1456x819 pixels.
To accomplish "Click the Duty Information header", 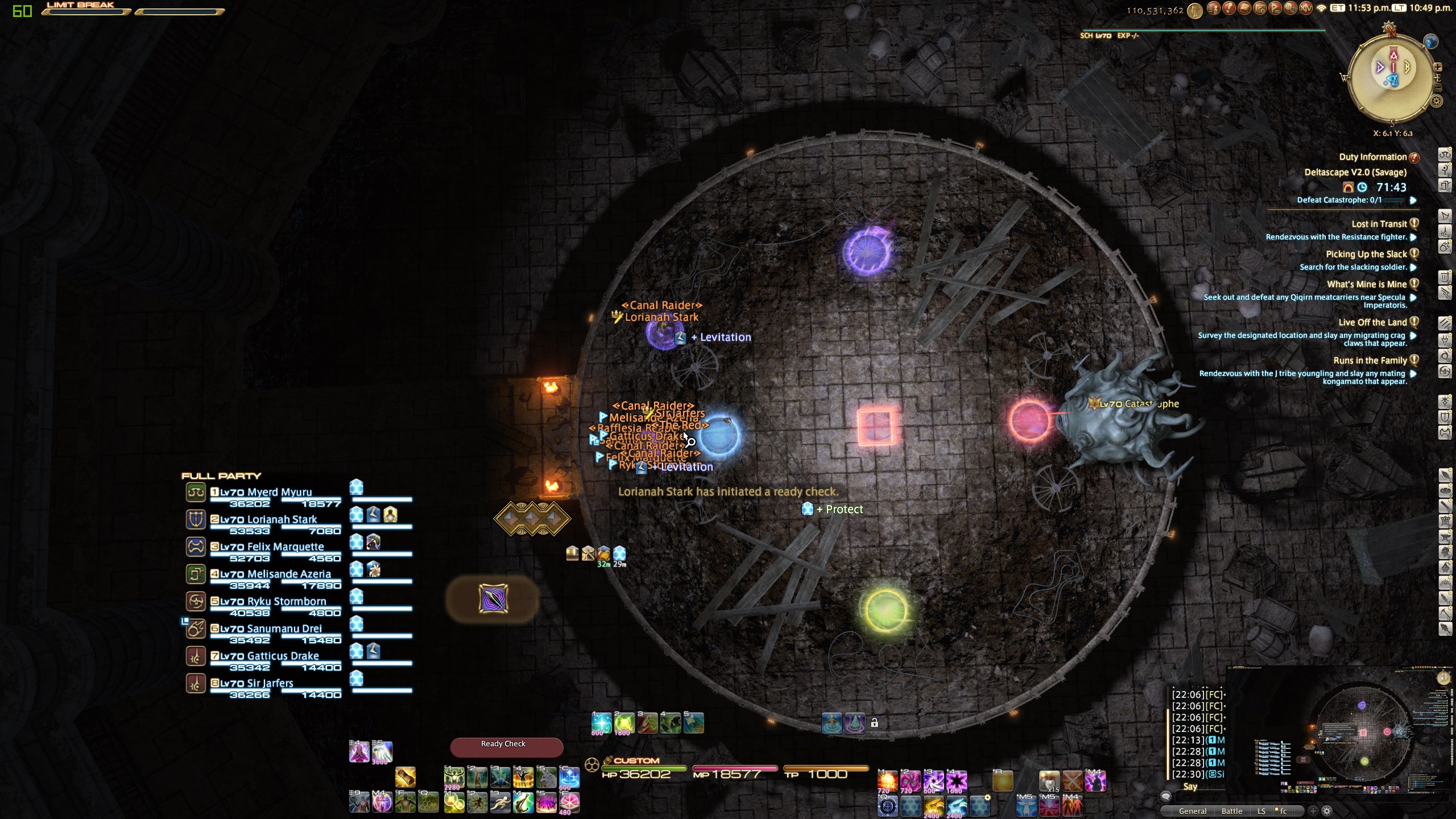I will (1372, 157).
